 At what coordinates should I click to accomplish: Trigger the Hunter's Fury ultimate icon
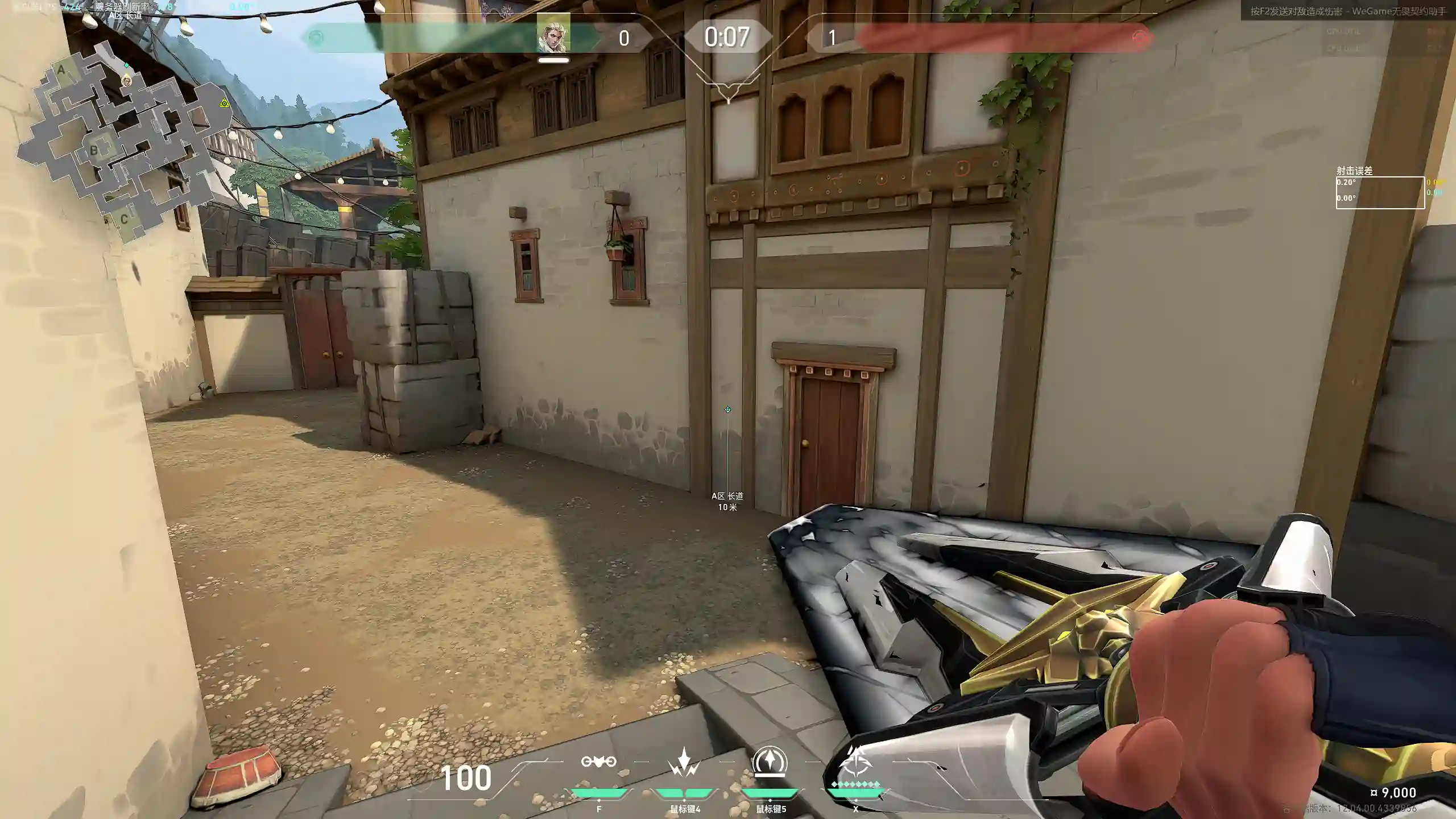(x=856, y=762)
